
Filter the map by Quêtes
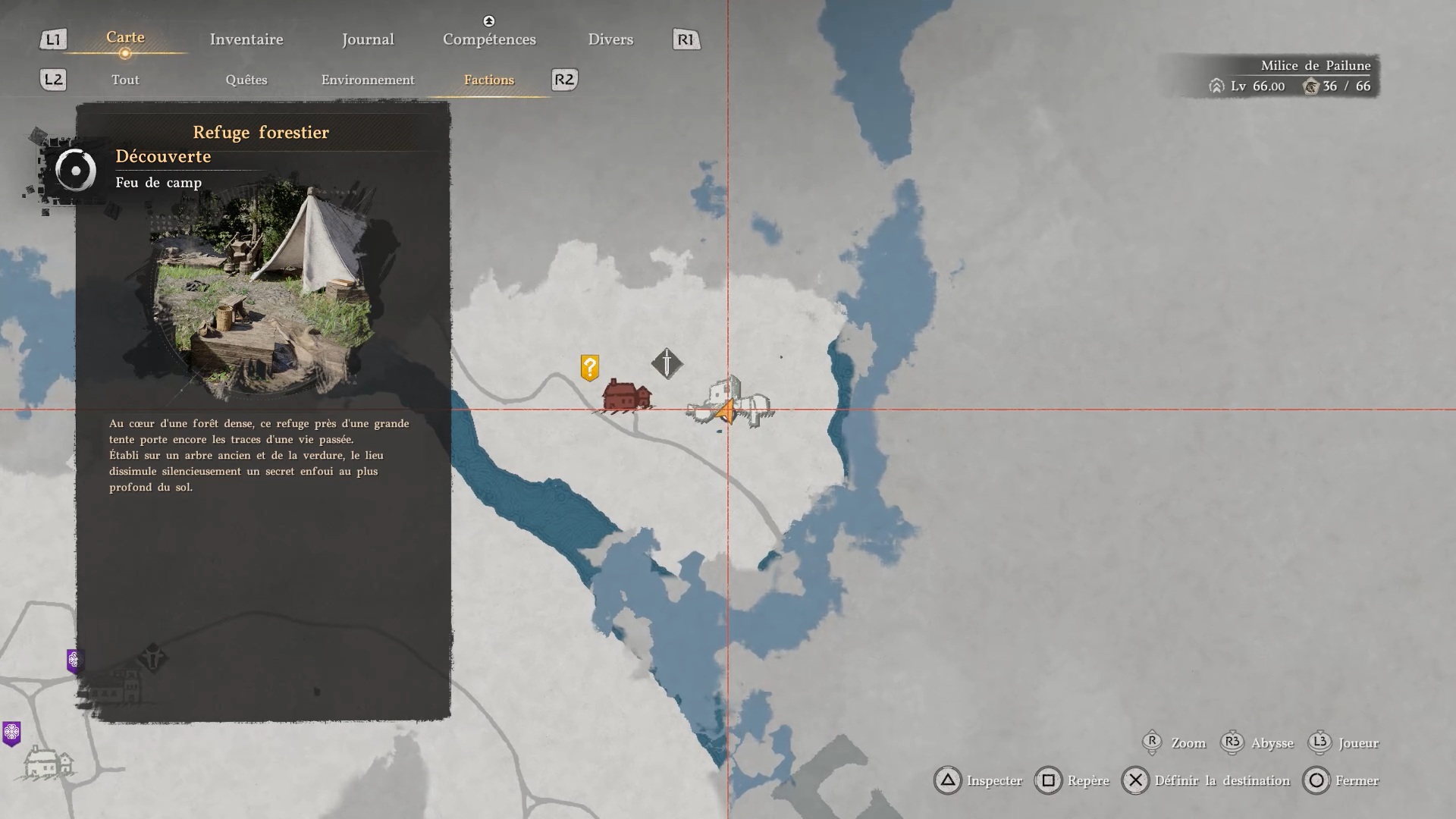pos(246,80)
